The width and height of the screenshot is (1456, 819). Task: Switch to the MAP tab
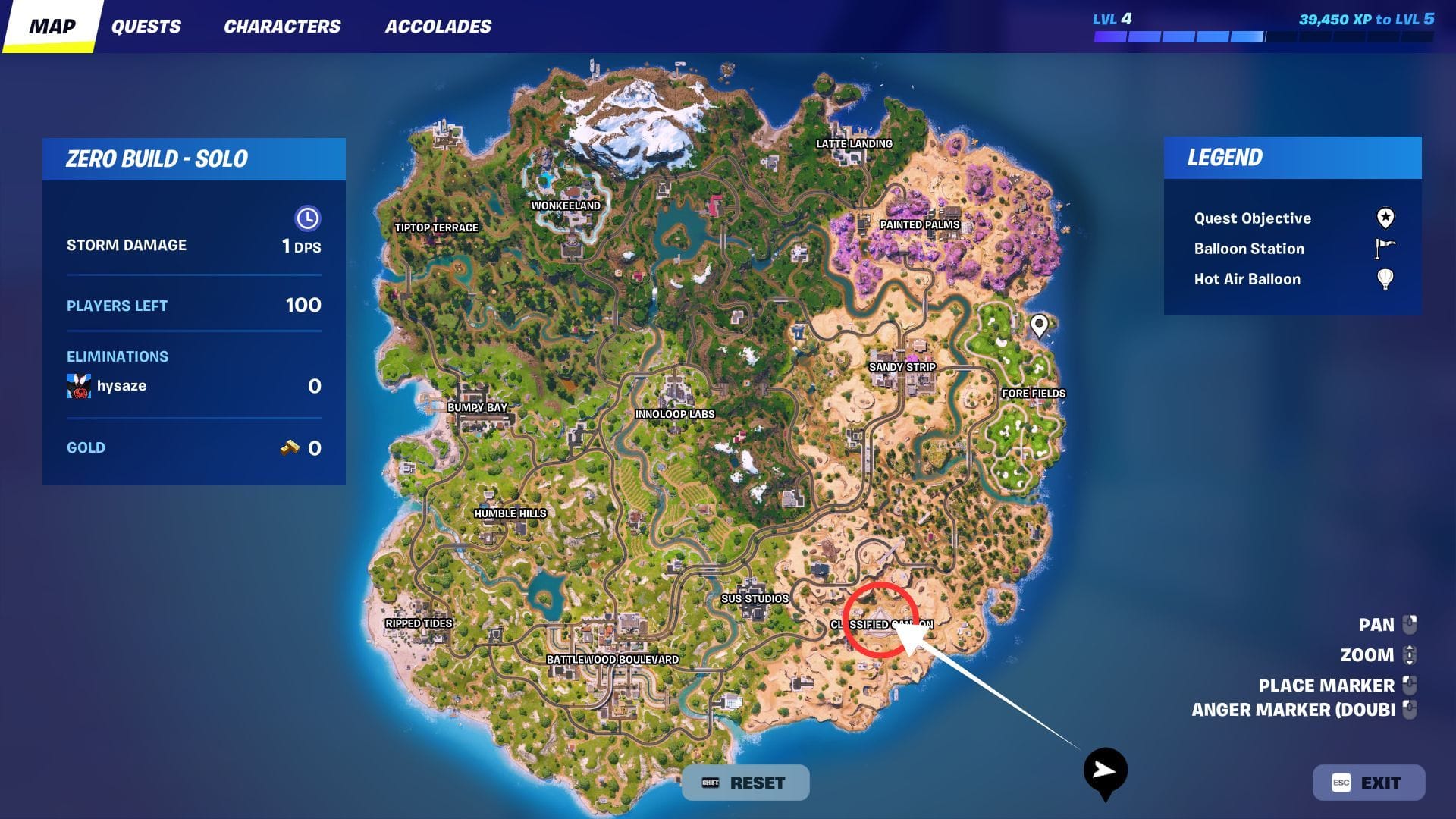click(51, 26)
